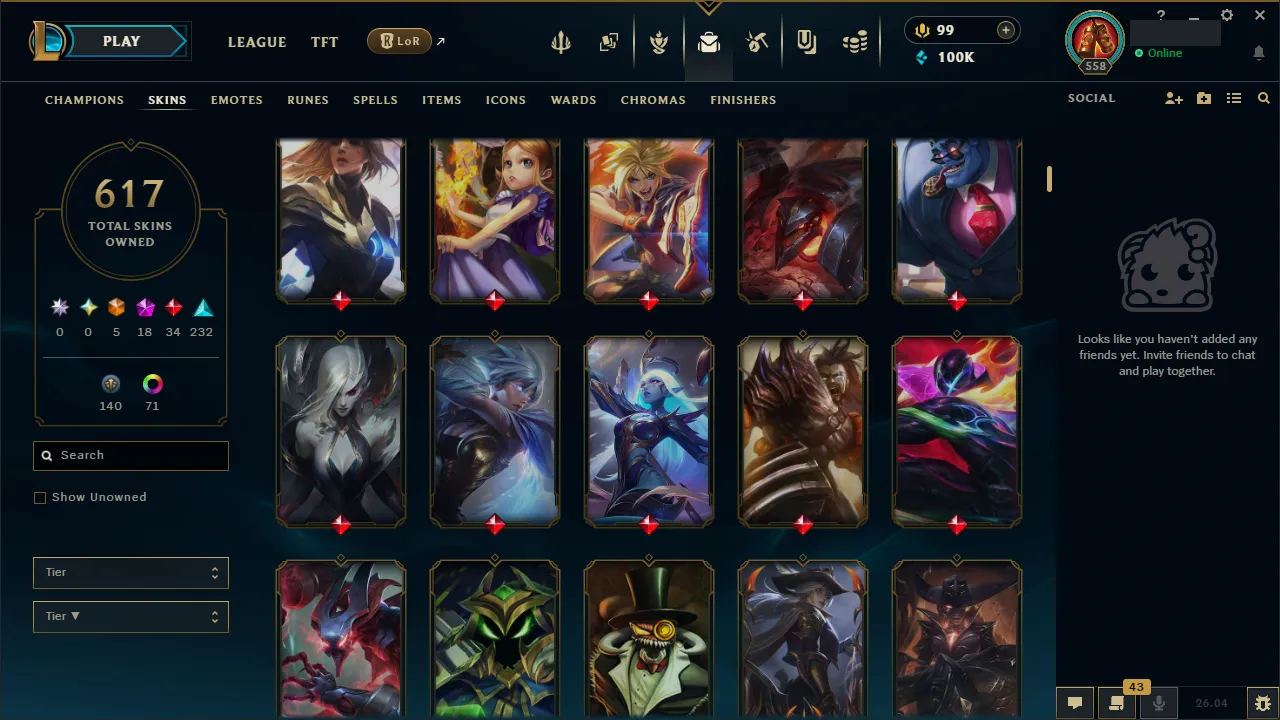Open the settings gear

[x=1226, y=15]
